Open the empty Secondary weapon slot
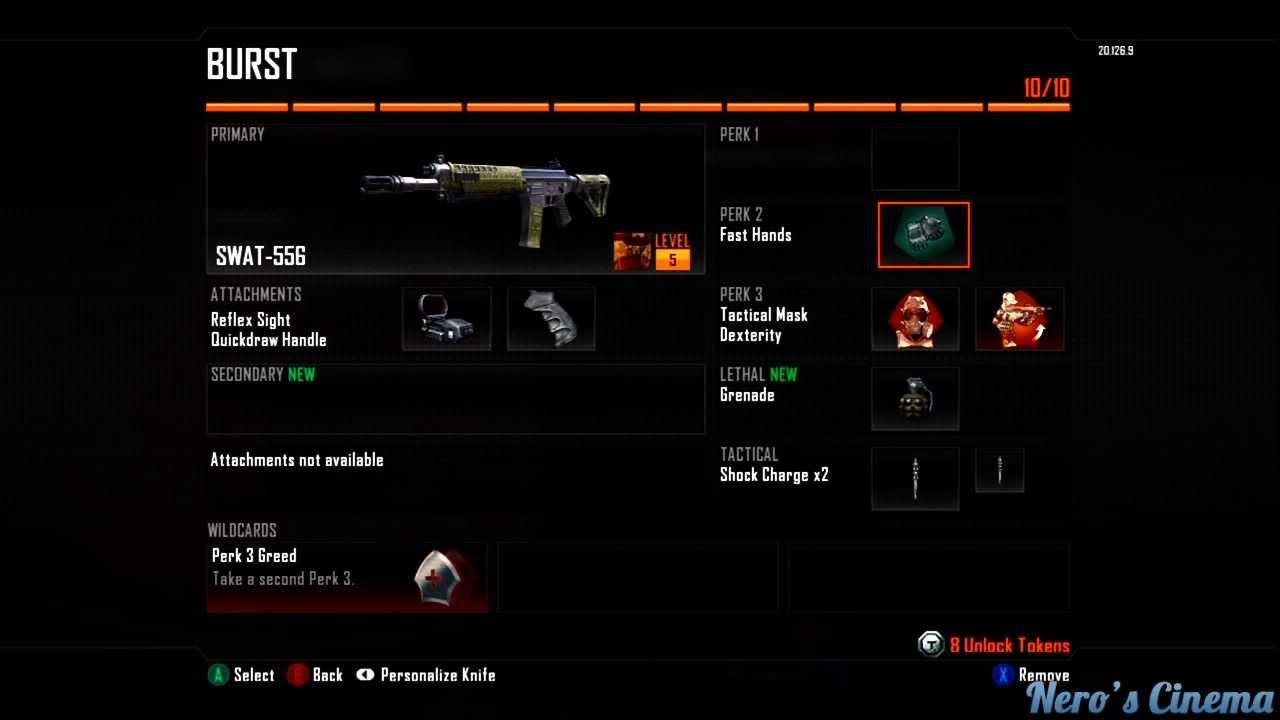The image size is (1280, 720). coord(455,399)
